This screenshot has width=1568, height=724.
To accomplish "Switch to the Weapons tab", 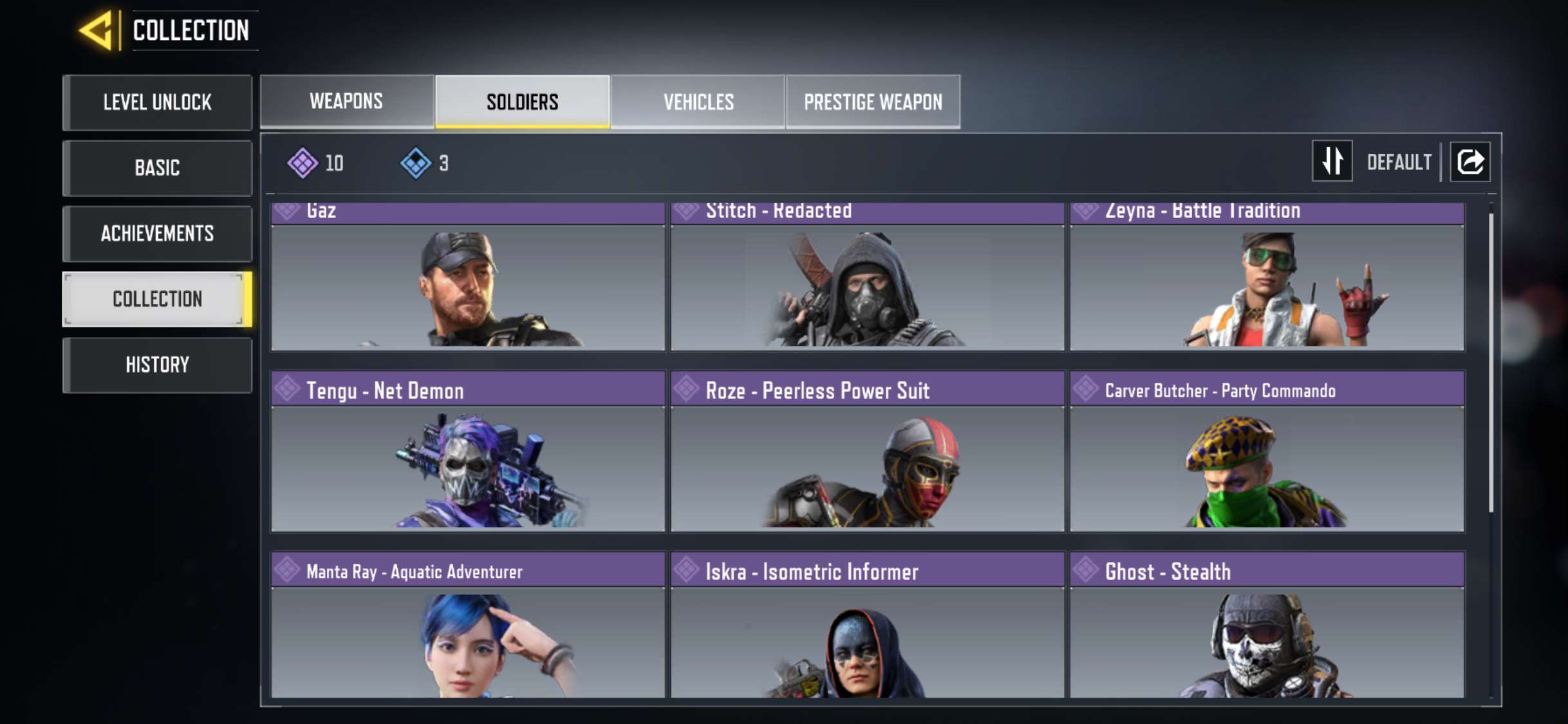I will 346,101.
